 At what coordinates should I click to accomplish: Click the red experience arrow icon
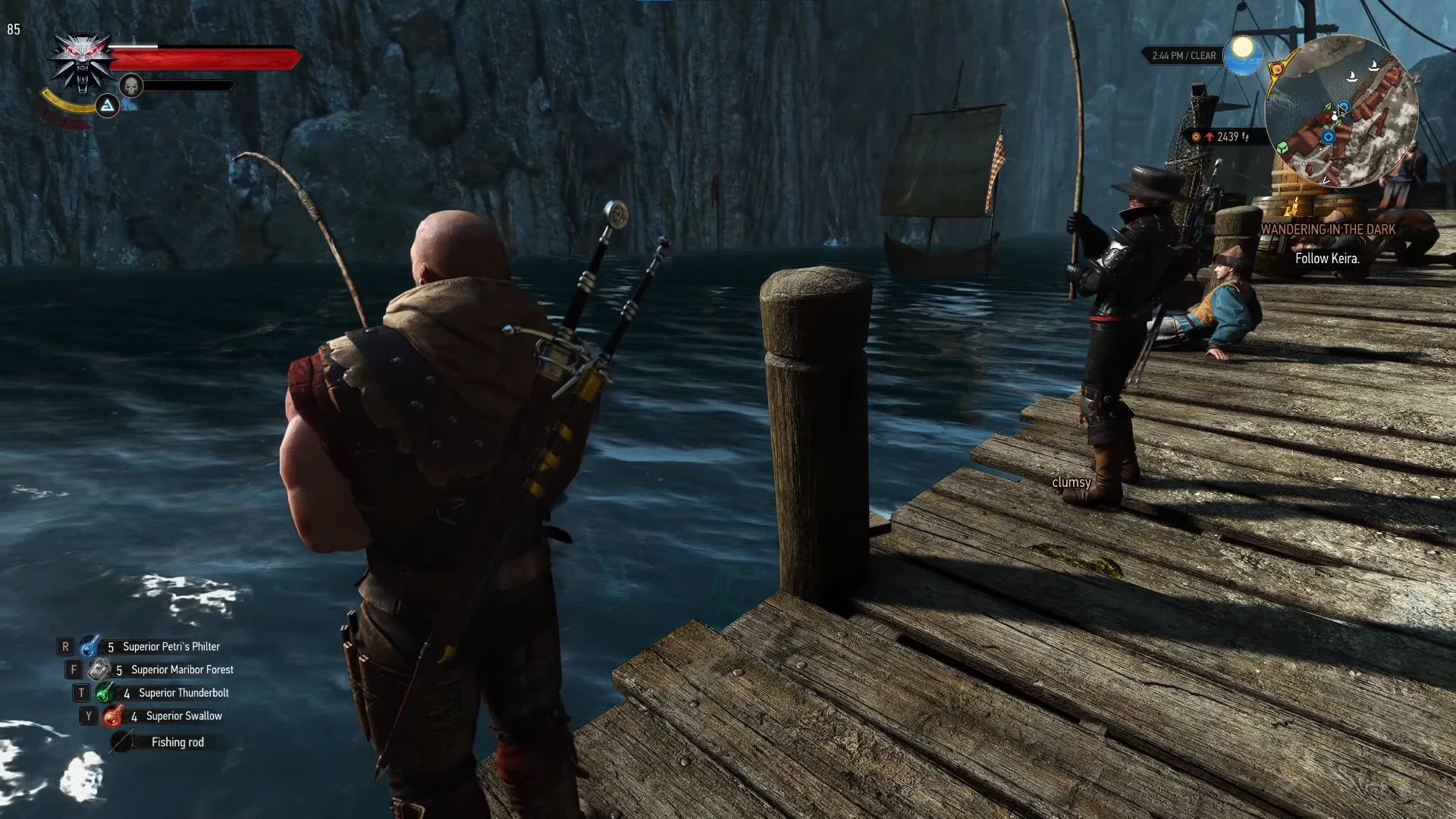click(x=1210, y=136)
